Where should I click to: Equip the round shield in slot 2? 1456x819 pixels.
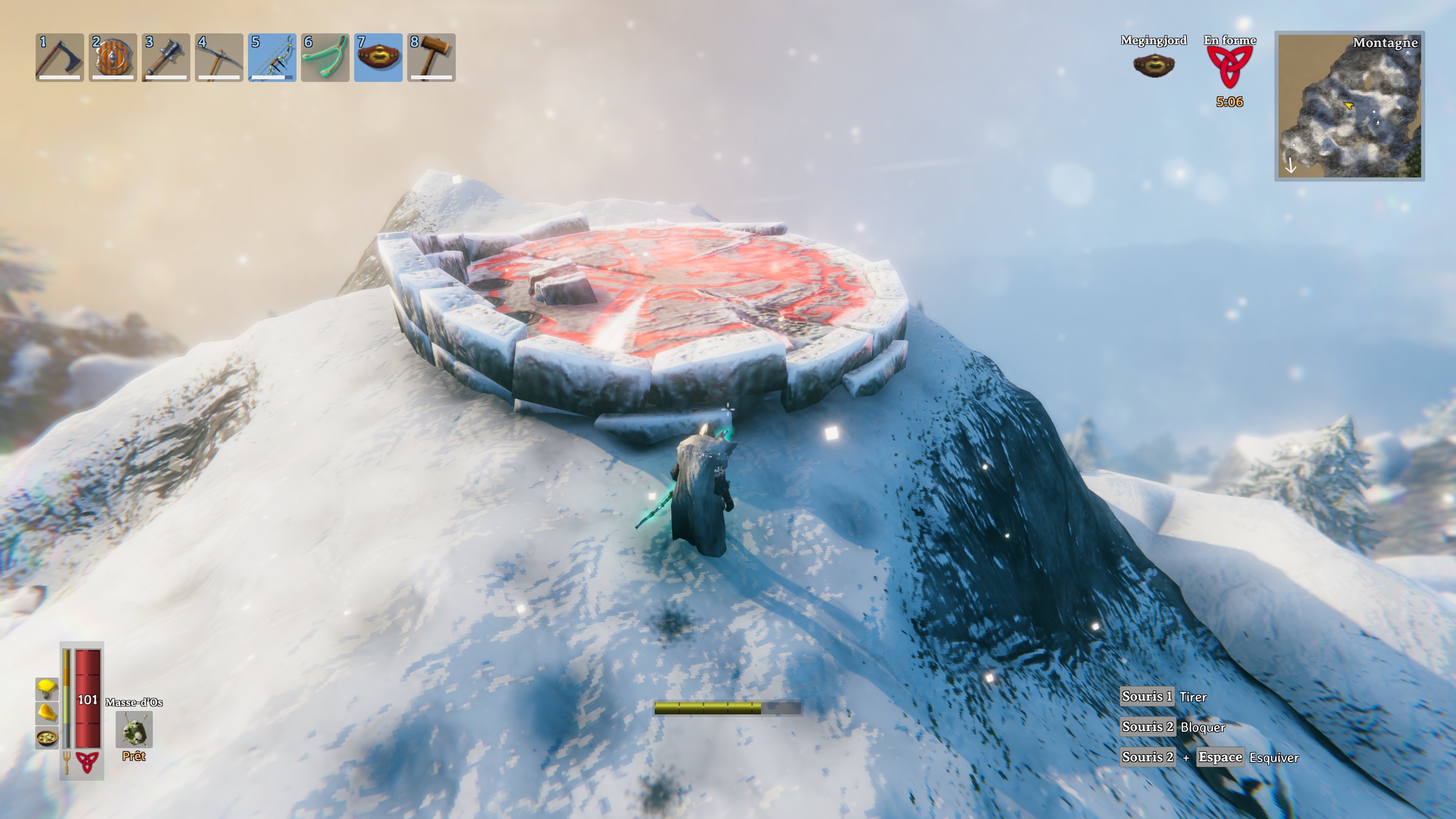[113, 56]
